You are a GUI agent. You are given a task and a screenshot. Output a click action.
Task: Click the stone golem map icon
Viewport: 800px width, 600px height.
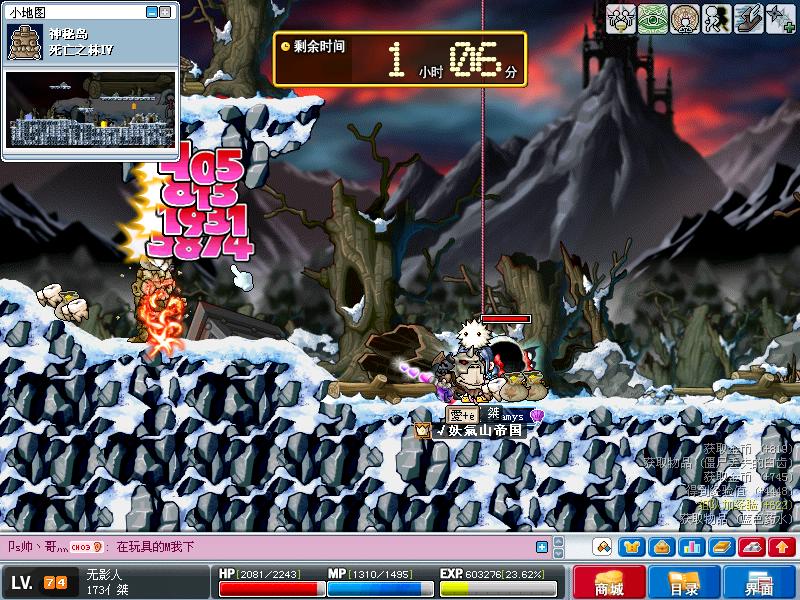click(24, 42)
